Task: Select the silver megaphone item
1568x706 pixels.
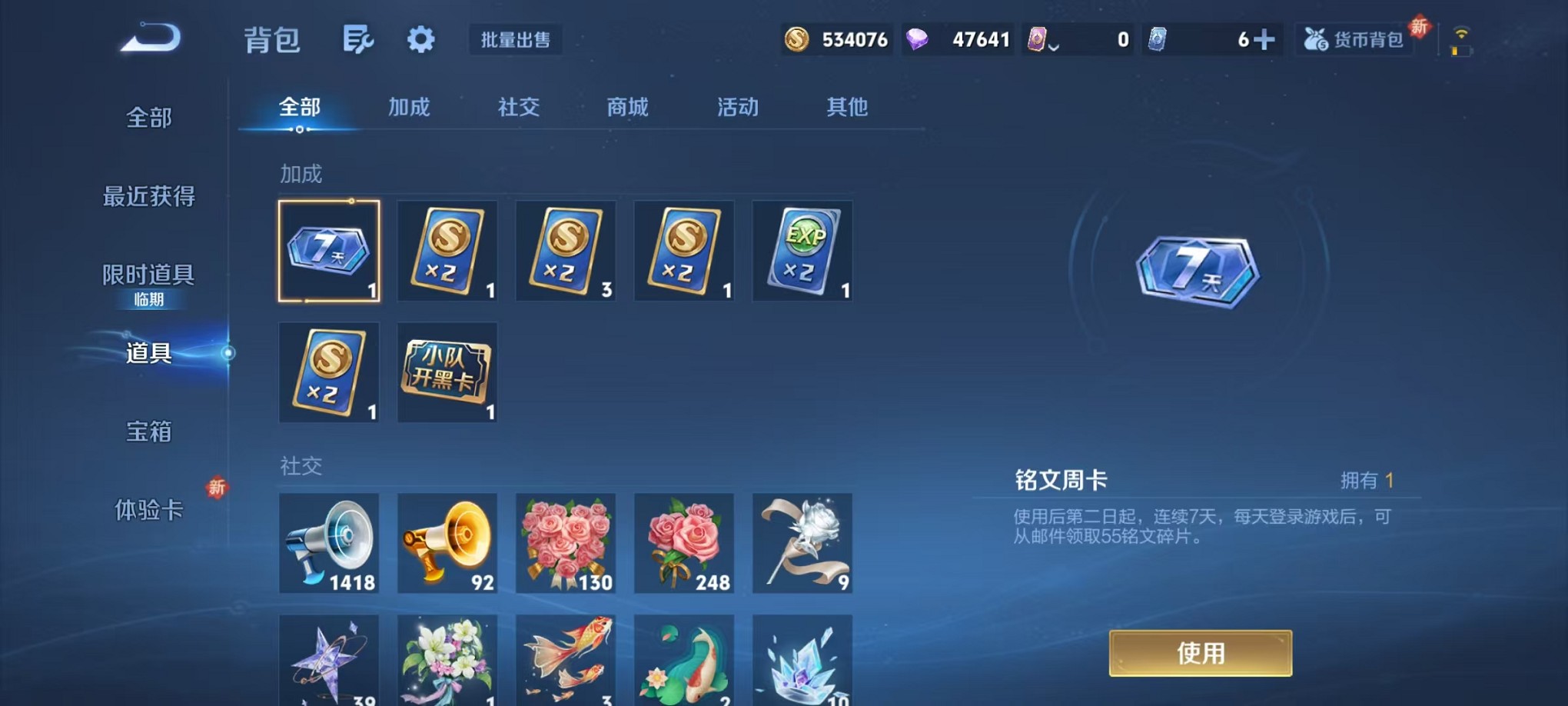Action: [329, 544]
